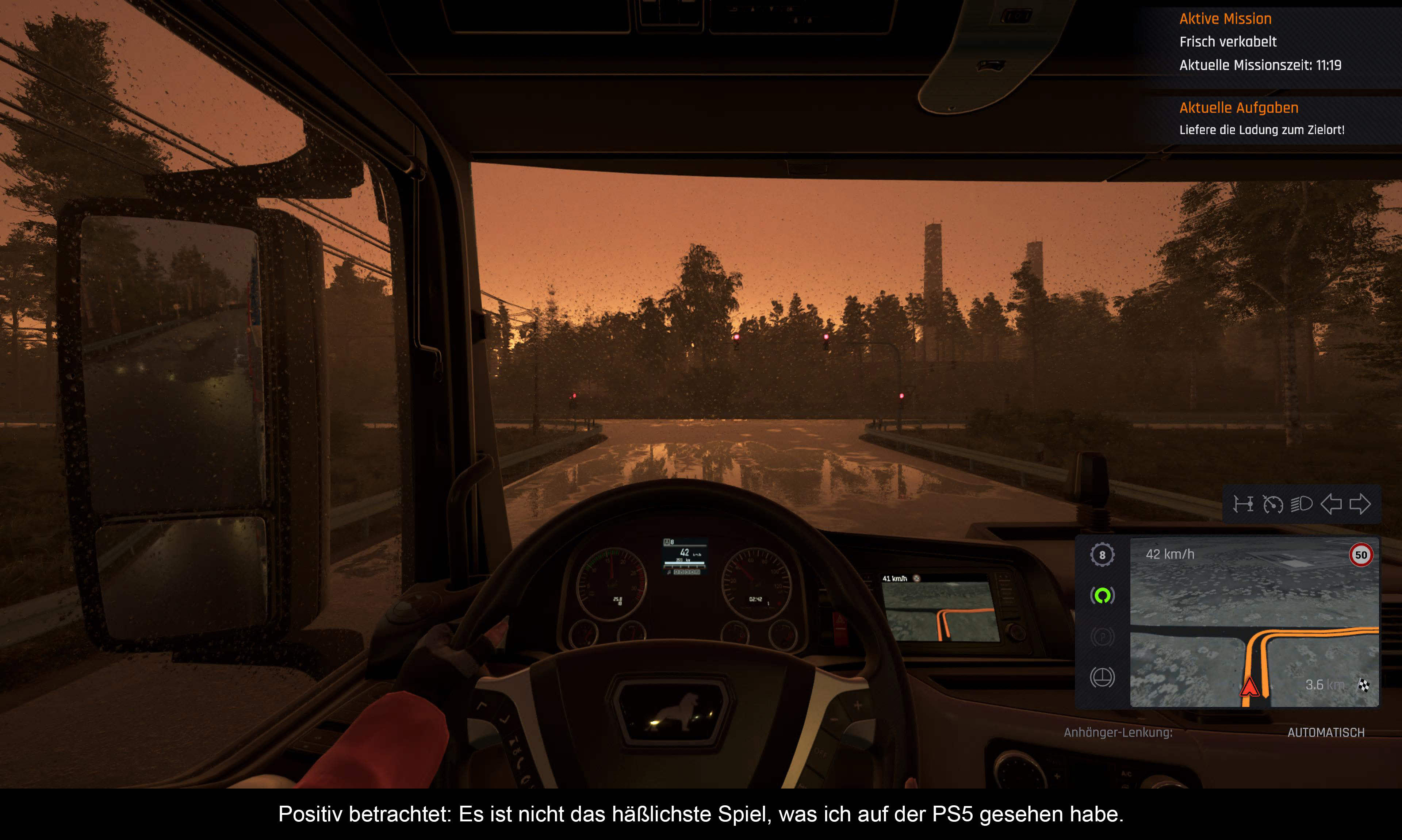Click the dimmed parking brake icon
The width and height of the screenshot is (1402, 840).
[1102, 637]
